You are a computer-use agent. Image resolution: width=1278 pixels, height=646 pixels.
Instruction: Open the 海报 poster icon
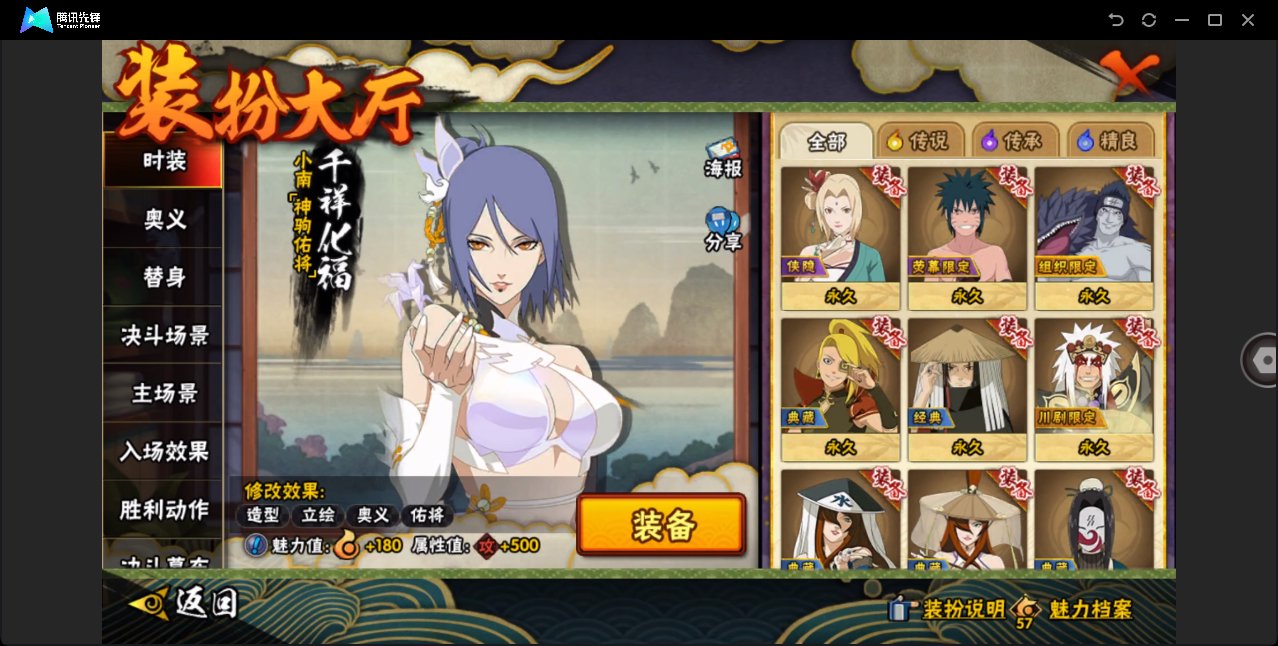pos(723,158)
